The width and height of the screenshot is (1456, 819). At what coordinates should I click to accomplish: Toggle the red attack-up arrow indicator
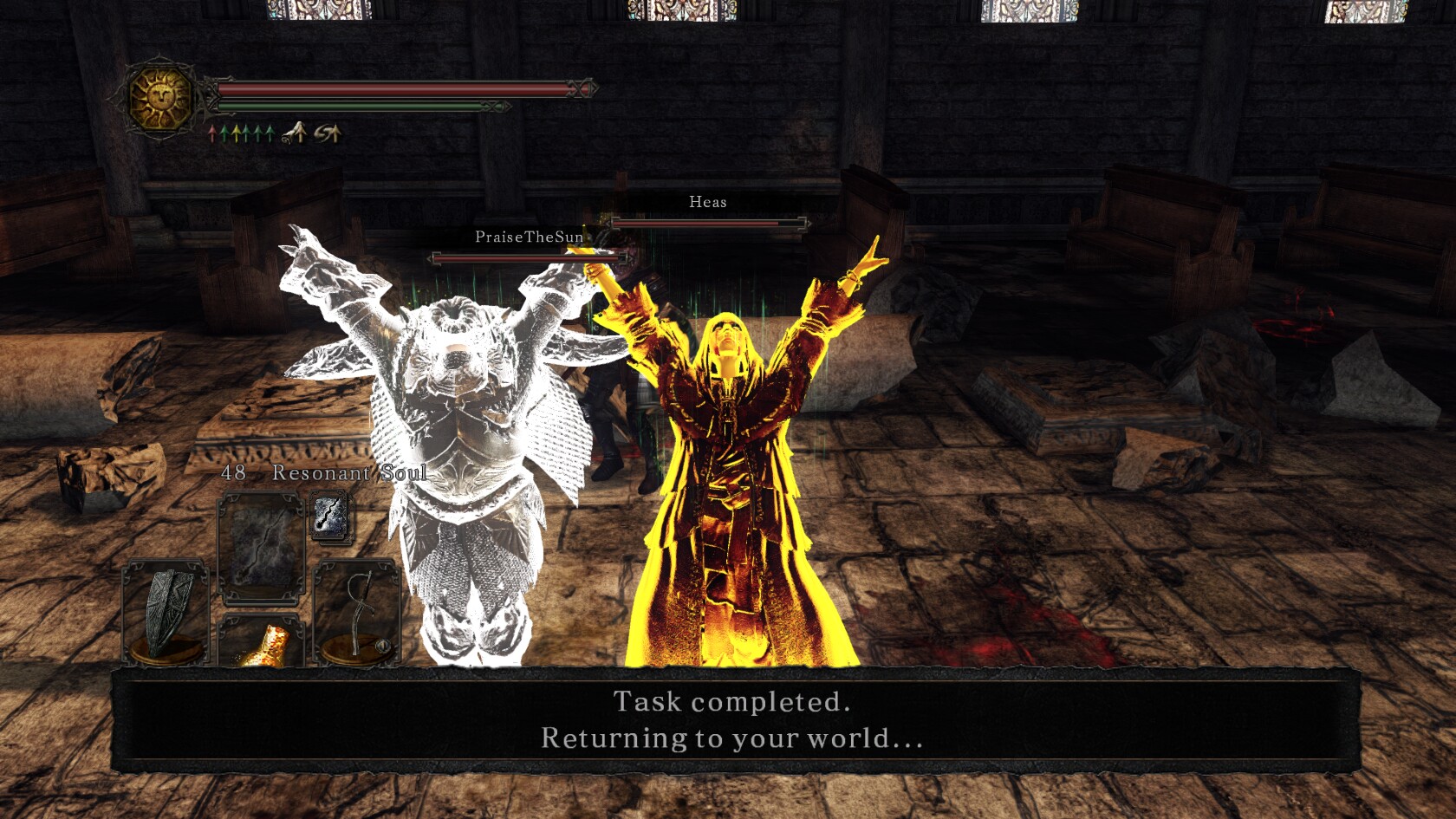(x=212, y=133)
